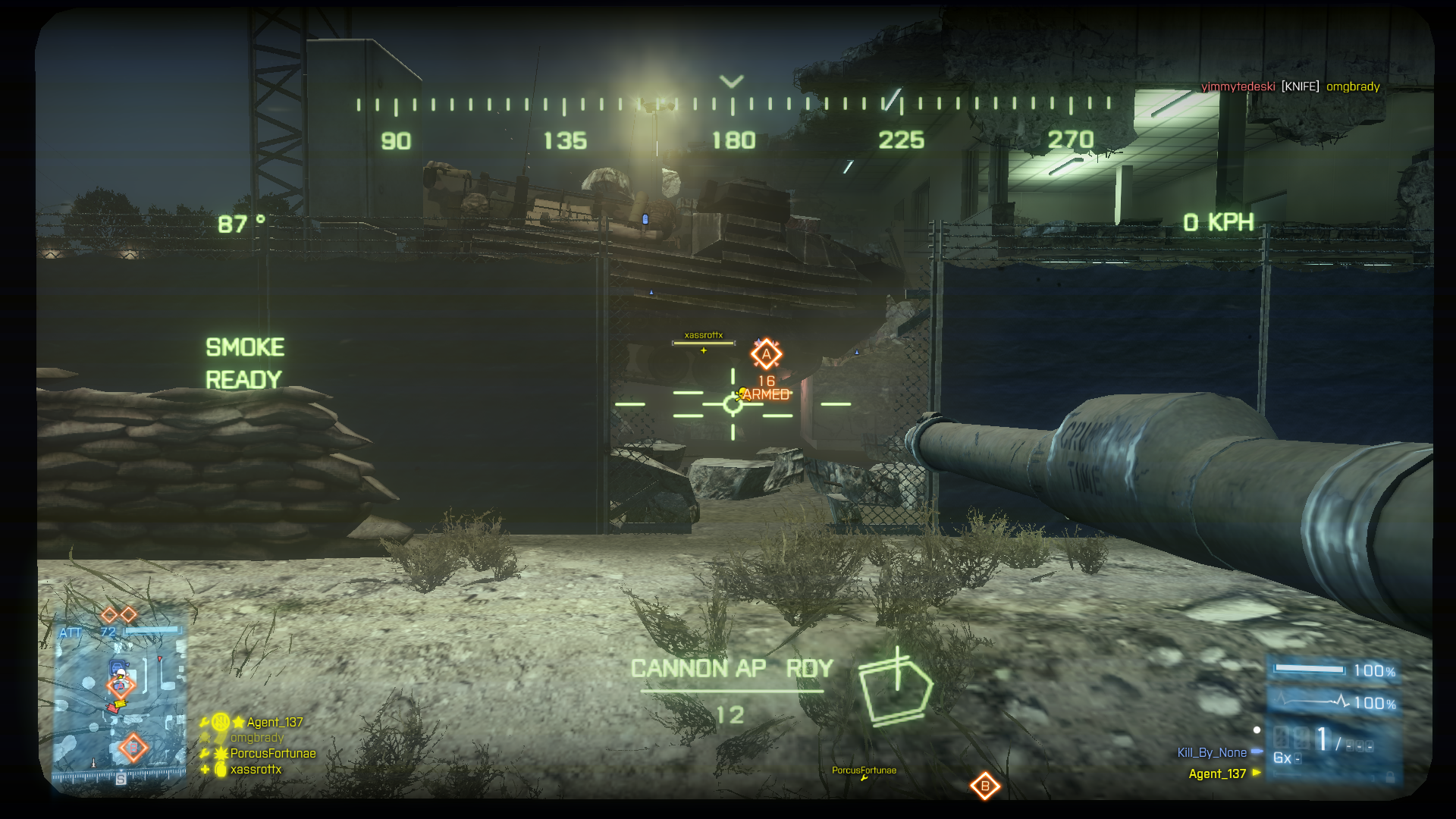1456x819 pixels.
Task: Select the CANNON AP weapon indicator
Action: point(698,668)
